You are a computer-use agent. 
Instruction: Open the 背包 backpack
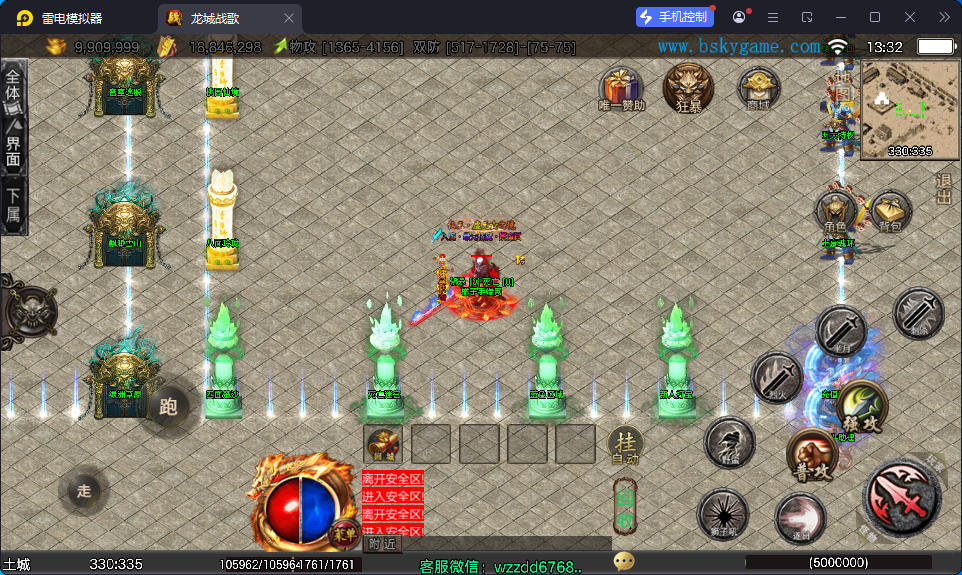890,210
